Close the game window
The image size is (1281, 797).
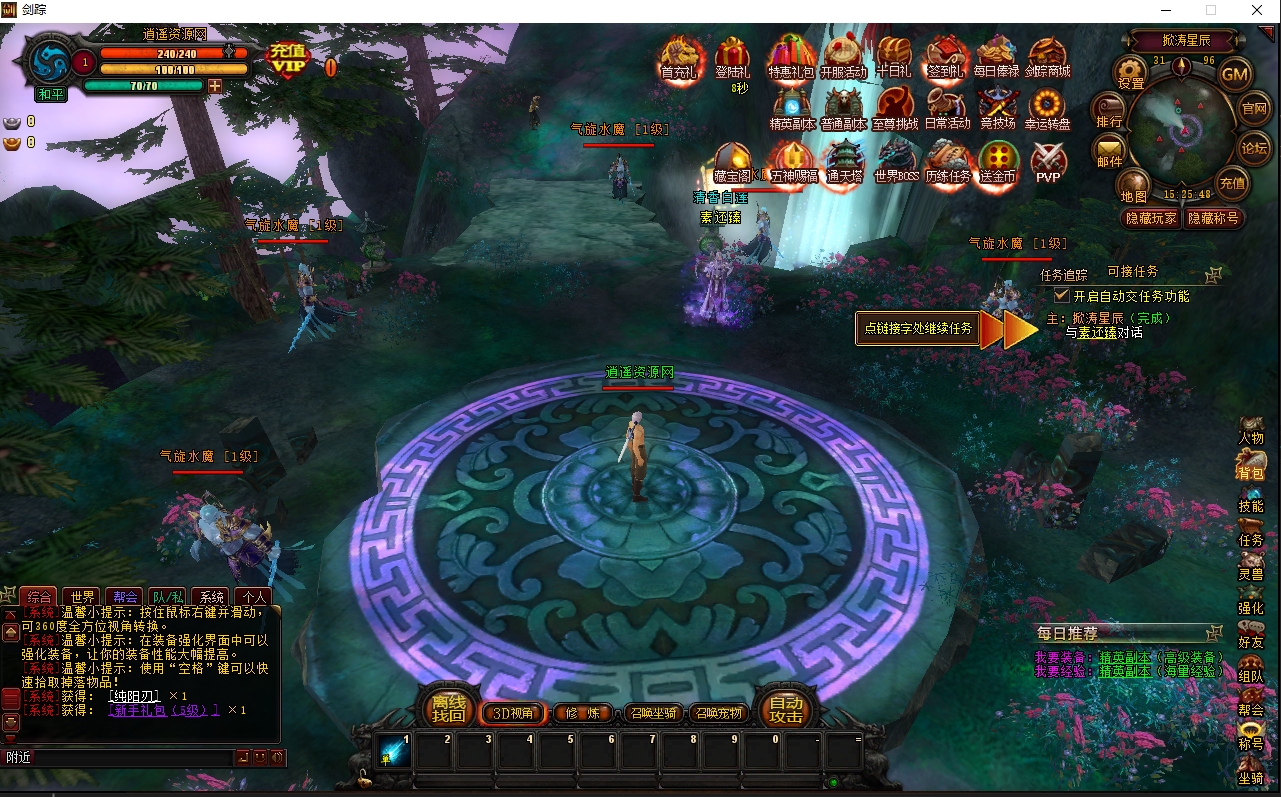click(1257, 10)
